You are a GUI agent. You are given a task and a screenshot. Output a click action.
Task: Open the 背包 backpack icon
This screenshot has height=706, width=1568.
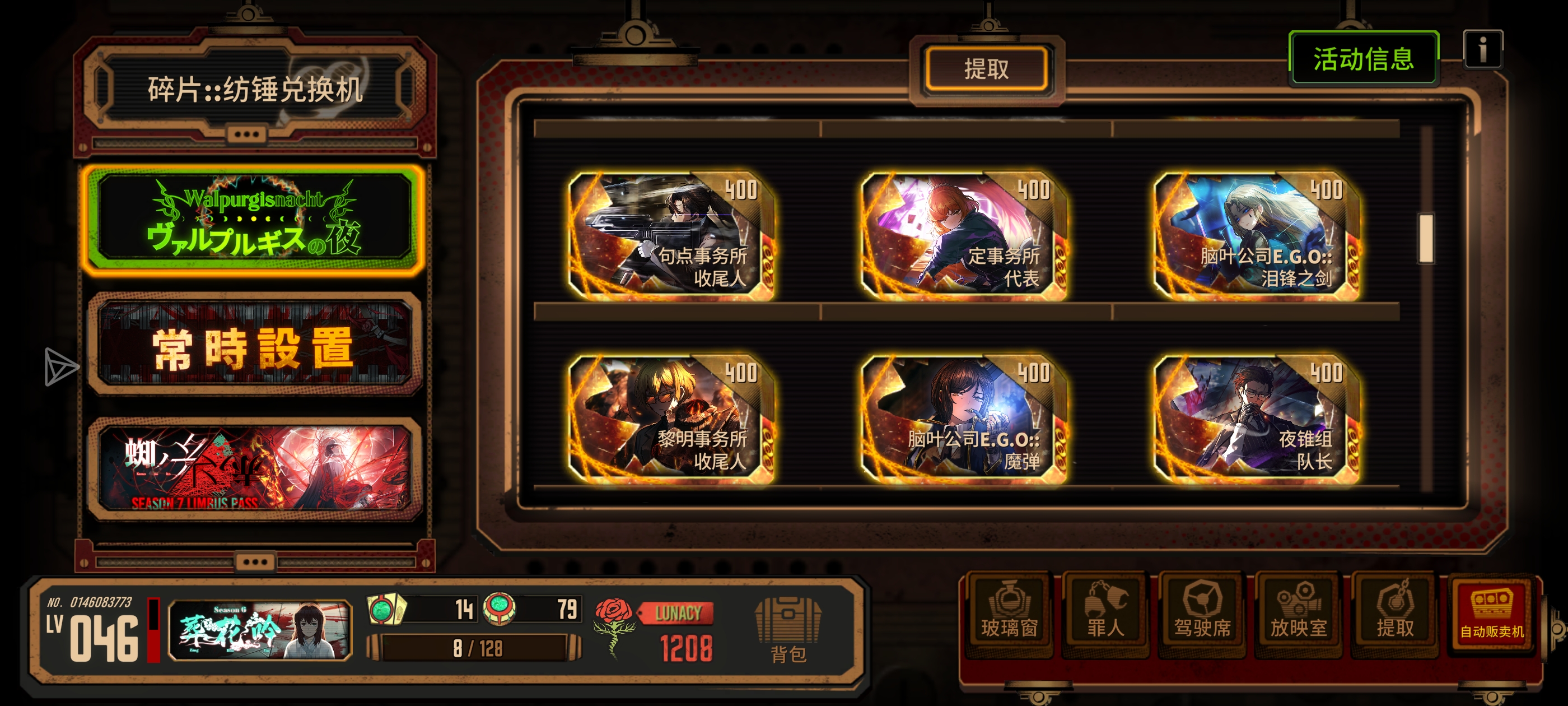pyautogui.click(x=785, y=628)
